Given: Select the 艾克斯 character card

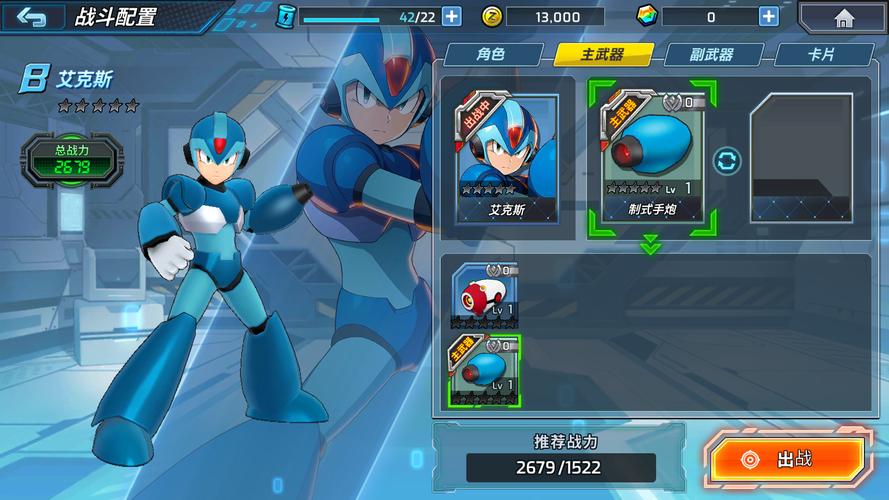Looking at the screenshot, I should (x=507, y=158).
